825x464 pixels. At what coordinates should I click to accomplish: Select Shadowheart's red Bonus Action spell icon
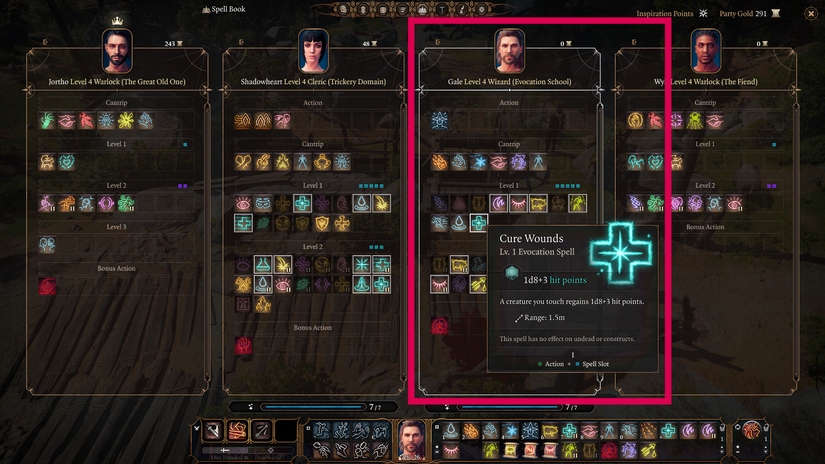pos(243,345)
